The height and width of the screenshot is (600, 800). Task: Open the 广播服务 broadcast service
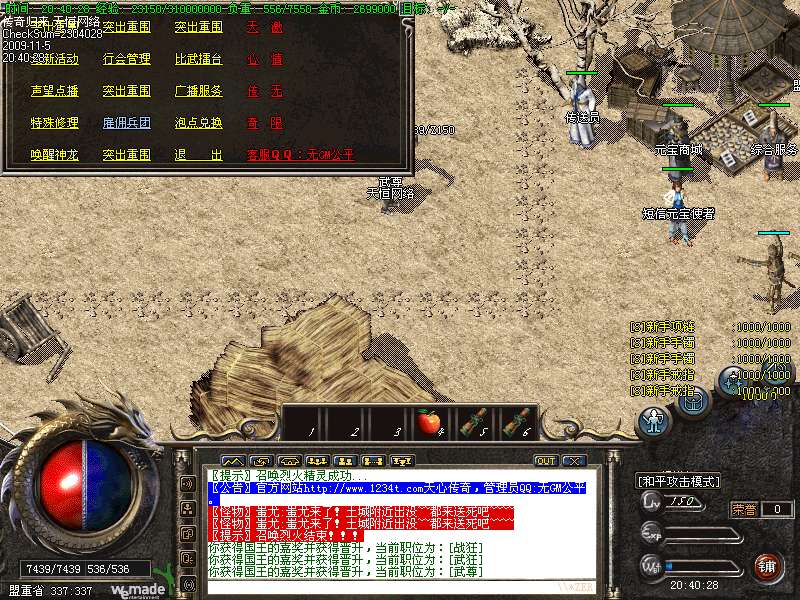(198, 91)
